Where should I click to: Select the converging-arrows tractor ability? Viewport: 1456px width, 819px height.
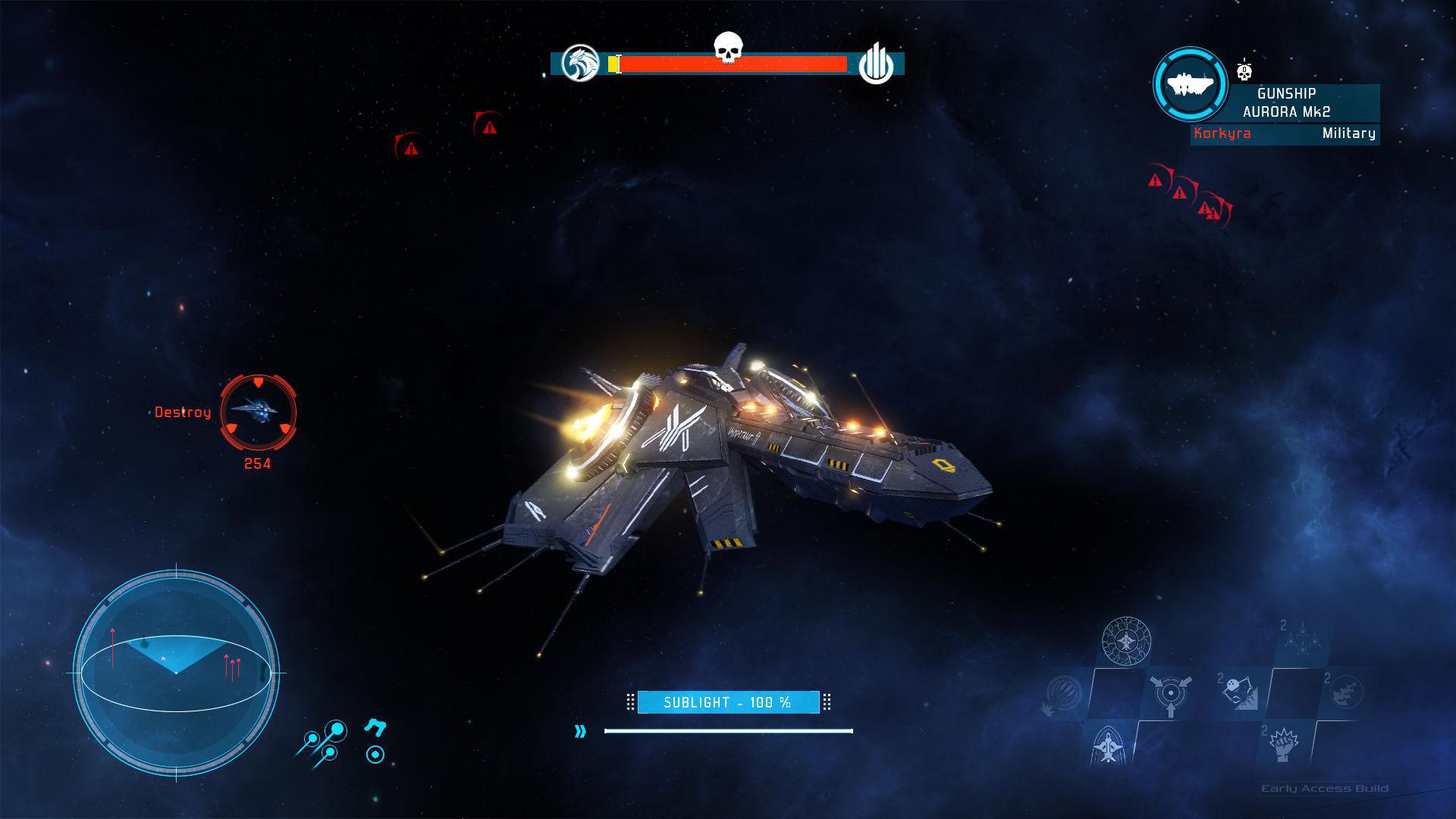pyautogui.click(x=1172, y=694)
